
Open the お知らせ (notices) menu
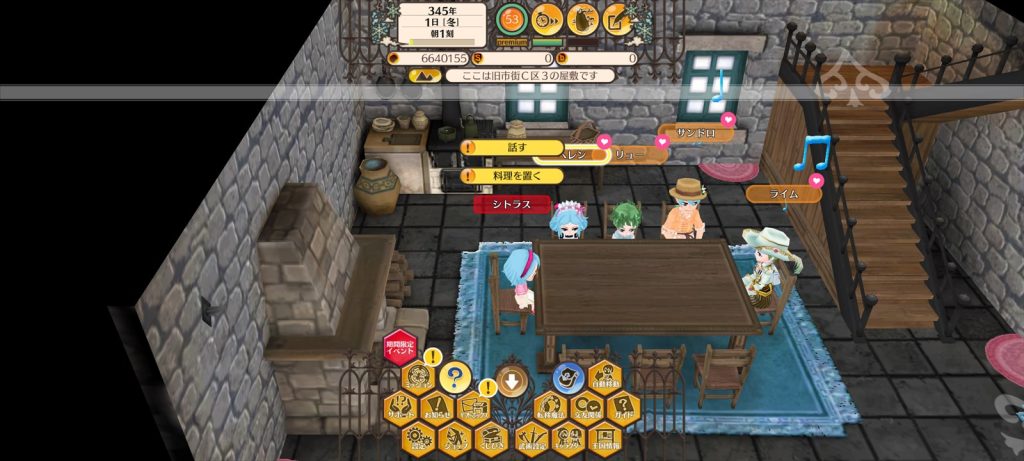pyautogui.click(x=436, y=408)
